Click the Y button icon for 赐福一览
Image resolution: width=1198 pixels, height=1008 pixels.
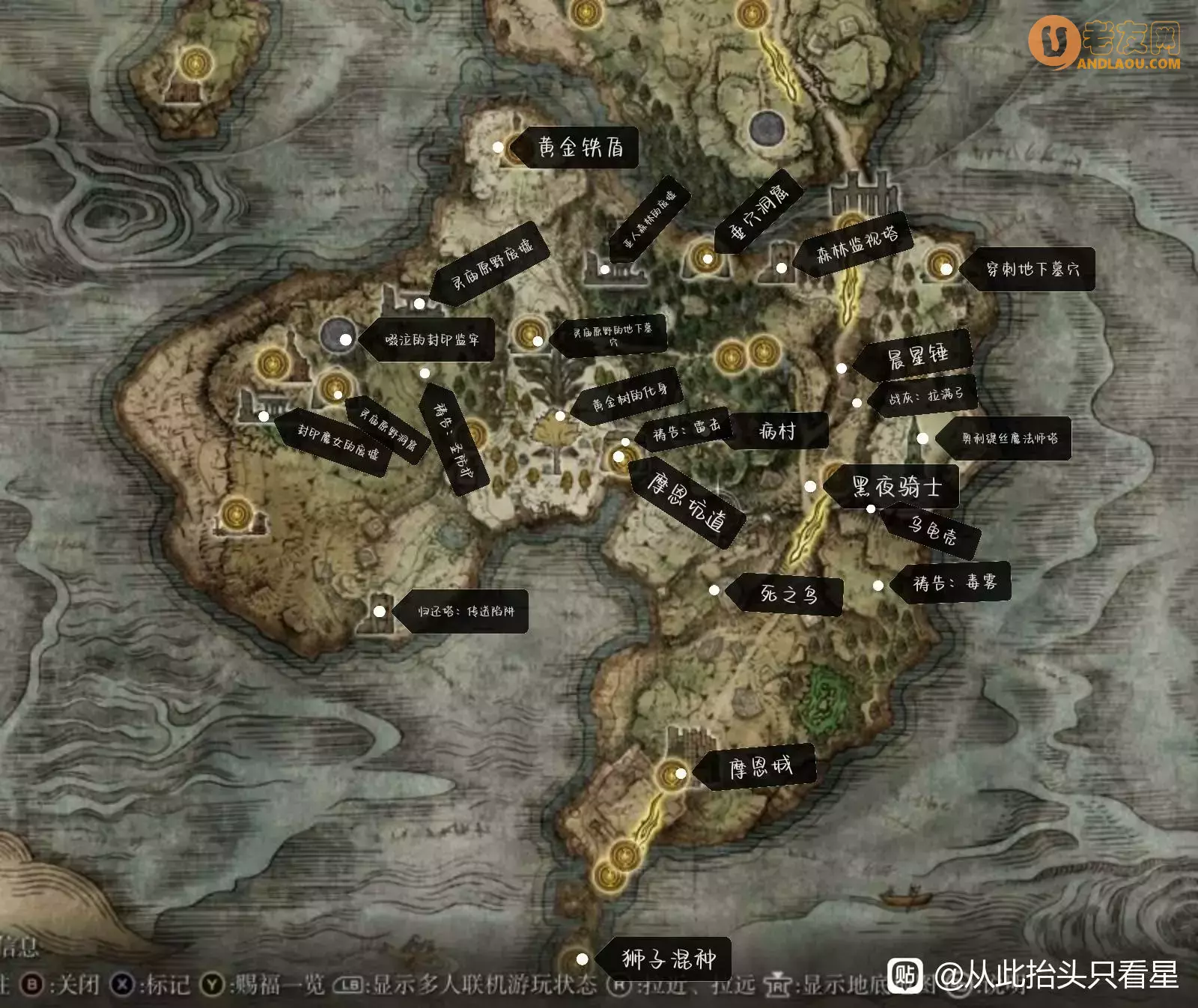tap(213, 983)
